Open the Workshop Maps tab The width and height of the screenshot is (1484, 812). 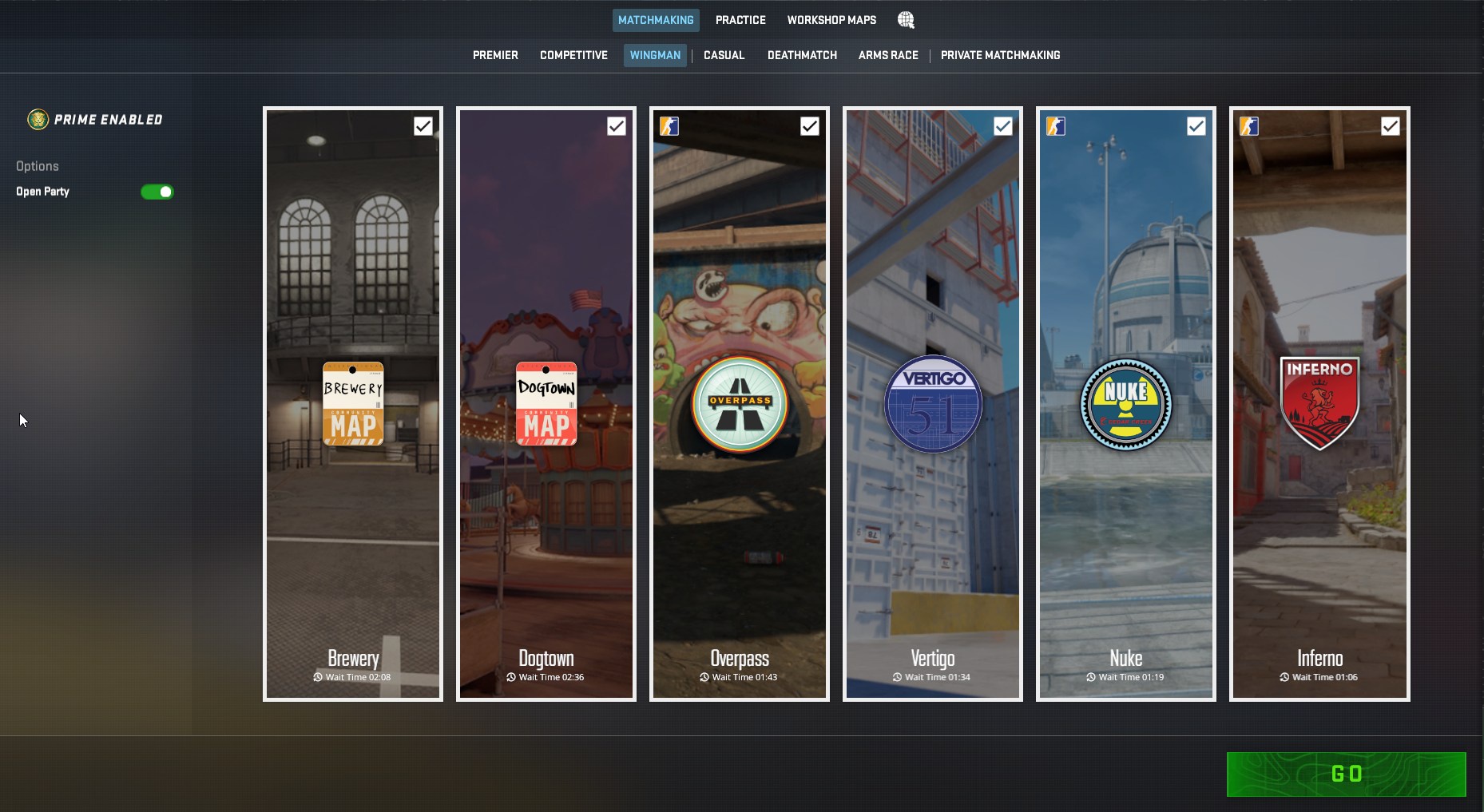pos(831,20)
